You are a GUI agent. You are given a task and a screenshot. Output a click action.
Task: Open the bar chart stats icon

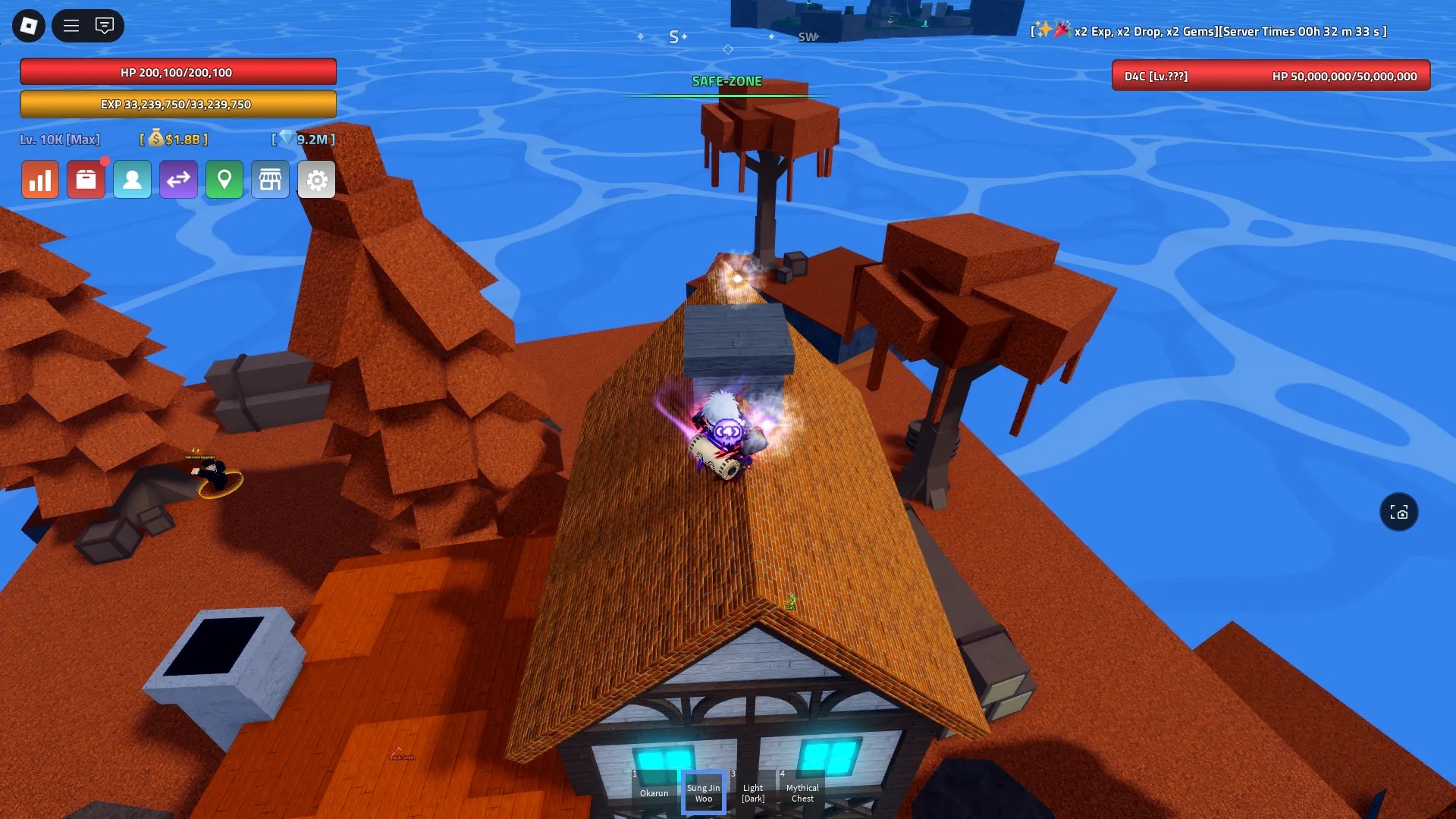click(40, 179)
